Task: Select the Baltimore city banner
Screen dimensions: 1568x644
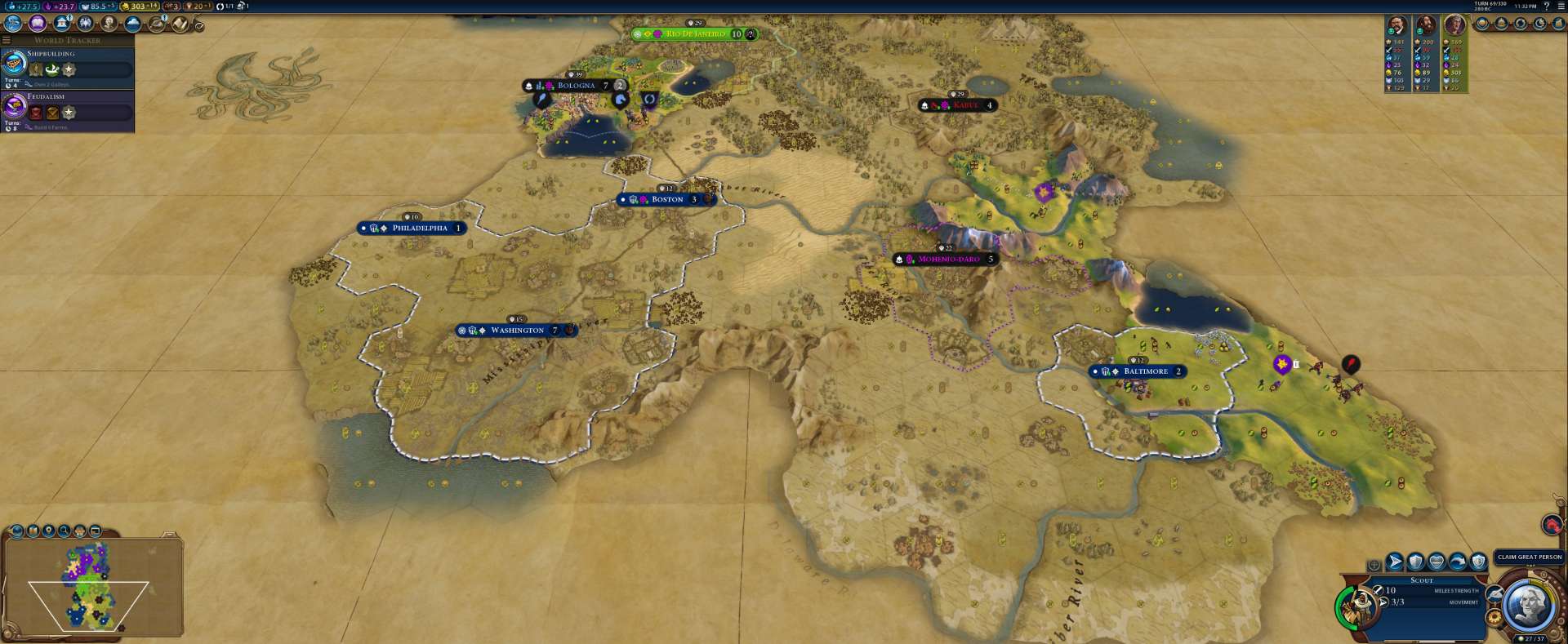Action: [x=1145, y=371]
